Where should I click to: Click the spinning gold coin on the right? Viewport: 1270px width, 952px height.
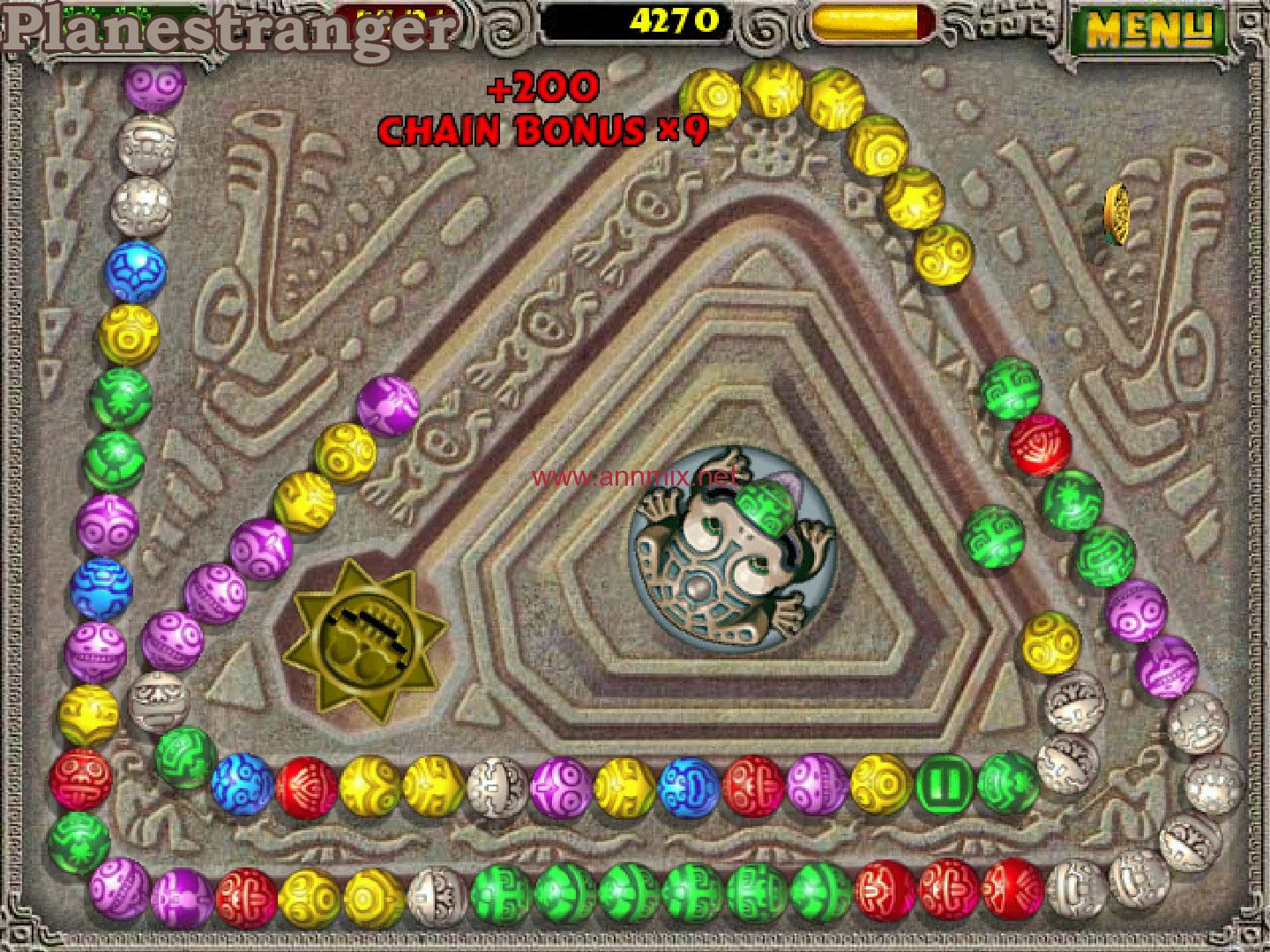tap(1116, 213)
